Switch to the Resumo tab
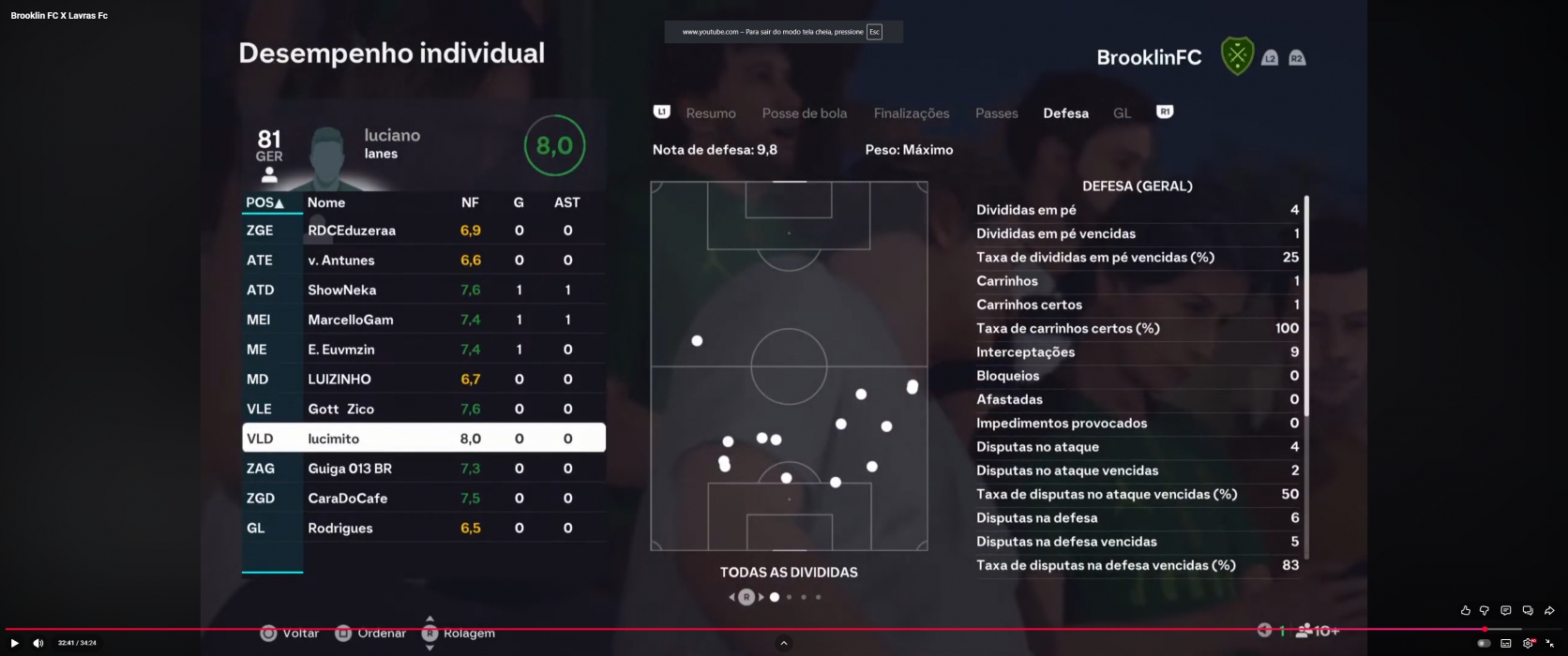The height and width of the screenshot is (656, 1568). 710,113
